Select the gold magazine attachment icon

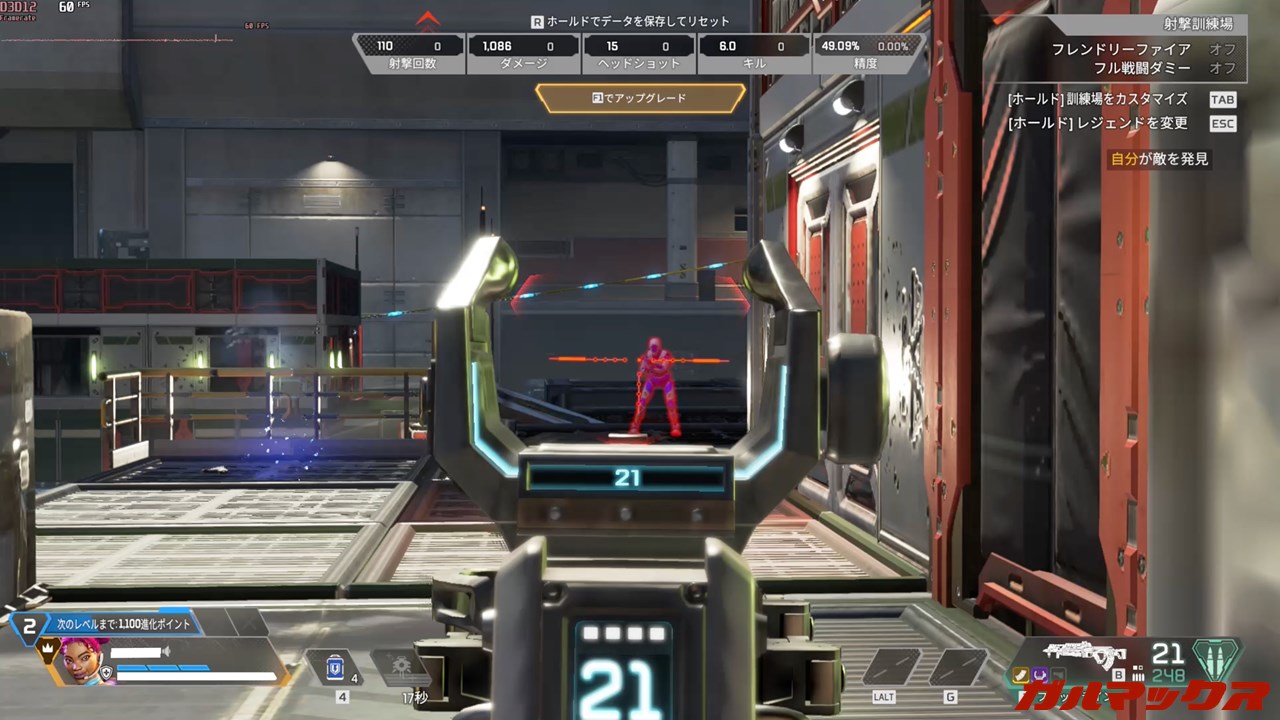1020,676
